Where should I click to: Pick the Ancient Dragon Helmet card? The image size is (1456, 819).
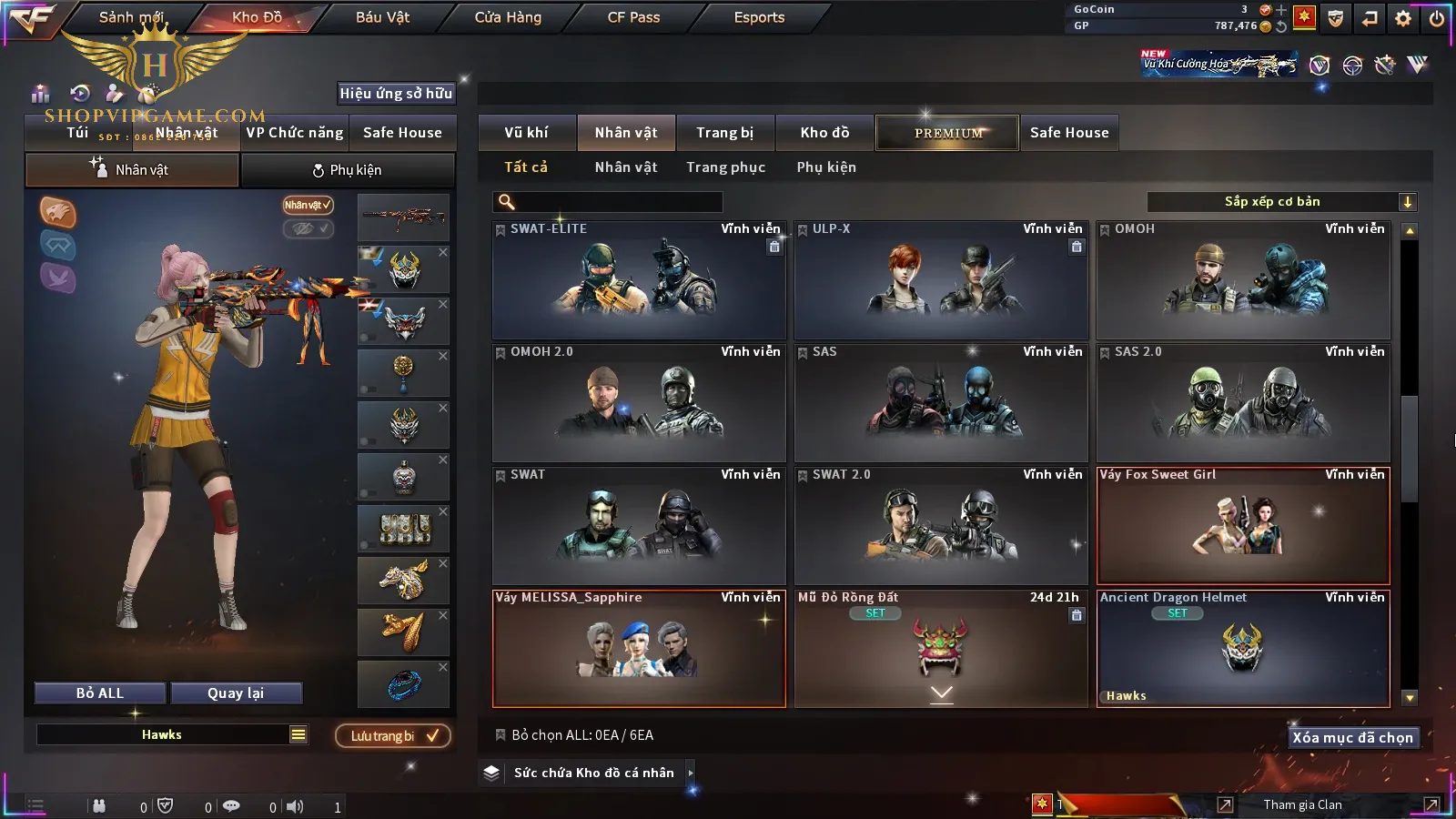(x=1243, y=648)
